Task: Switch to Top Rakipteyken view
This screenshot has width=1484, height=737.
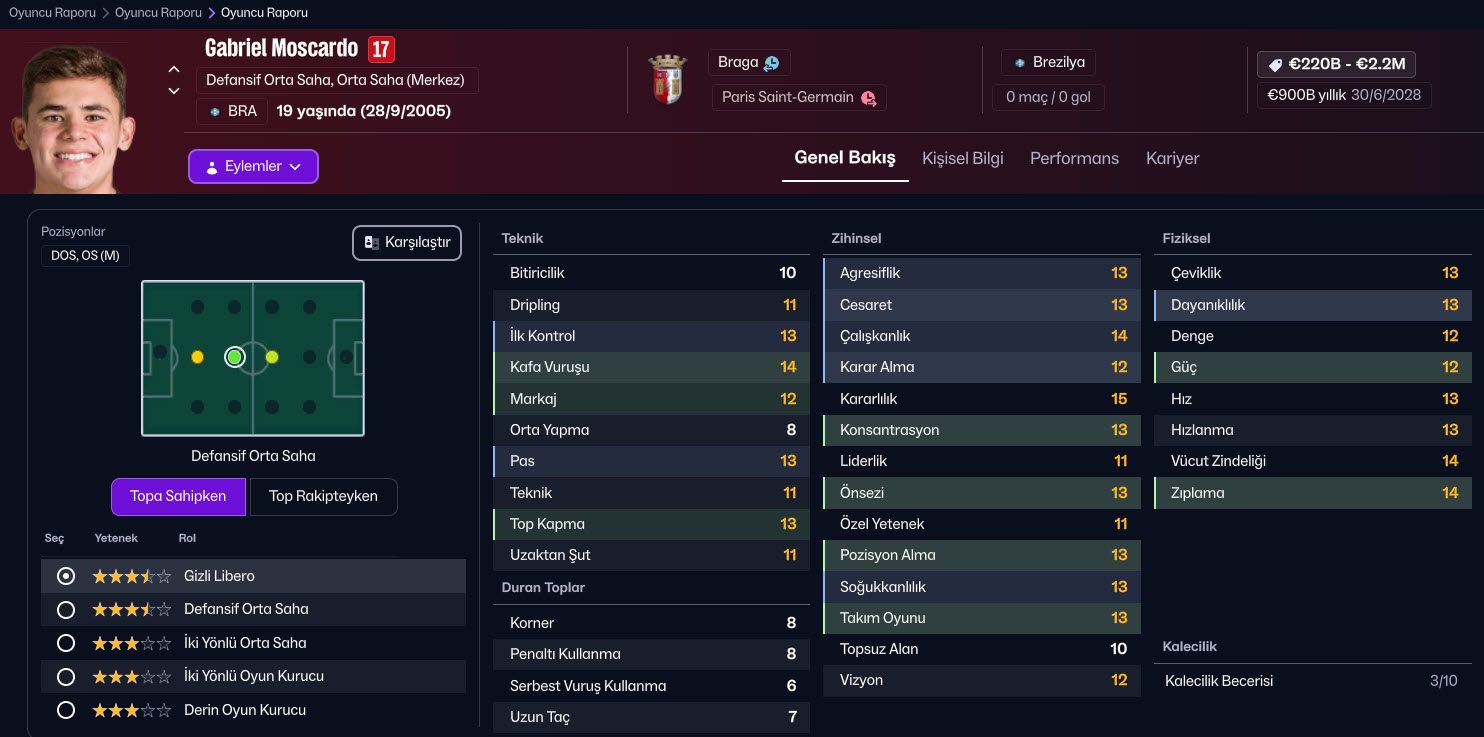Action: (323, 496)
